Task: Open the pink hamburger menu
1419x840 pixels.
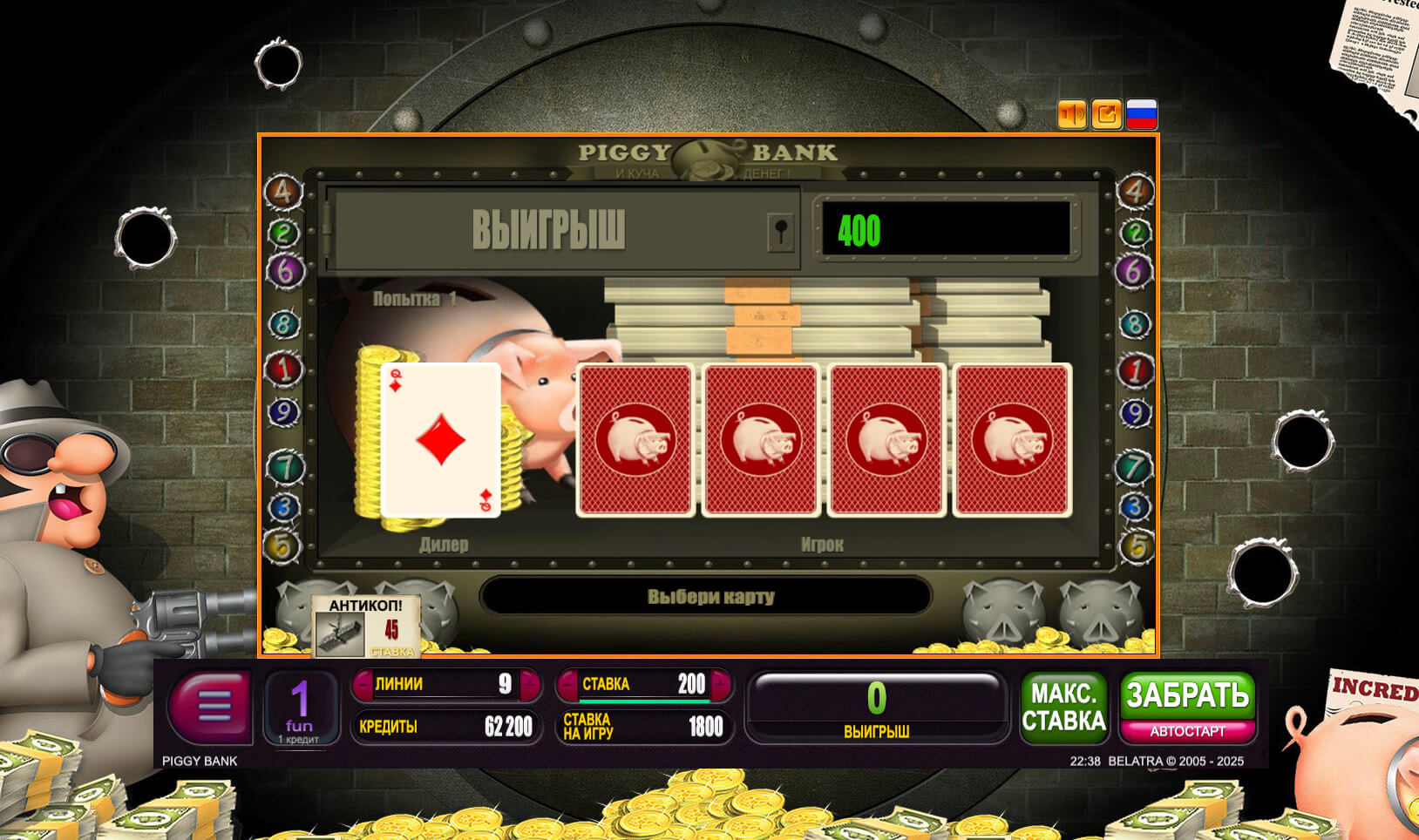Action: pyautogui.click(x=212, y=705)
